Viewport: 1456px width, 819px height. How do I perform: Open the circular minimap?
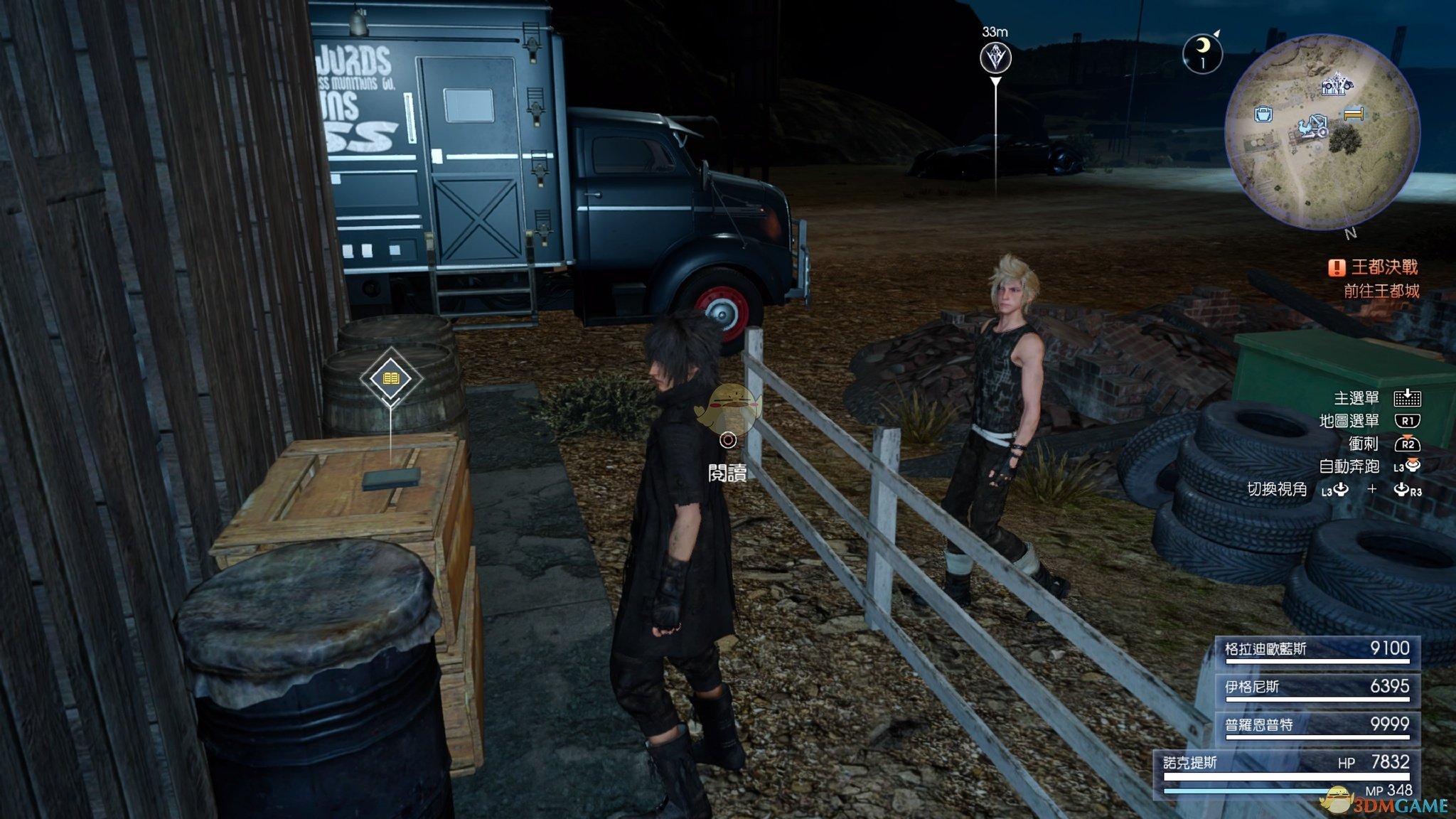[1322, 132]
